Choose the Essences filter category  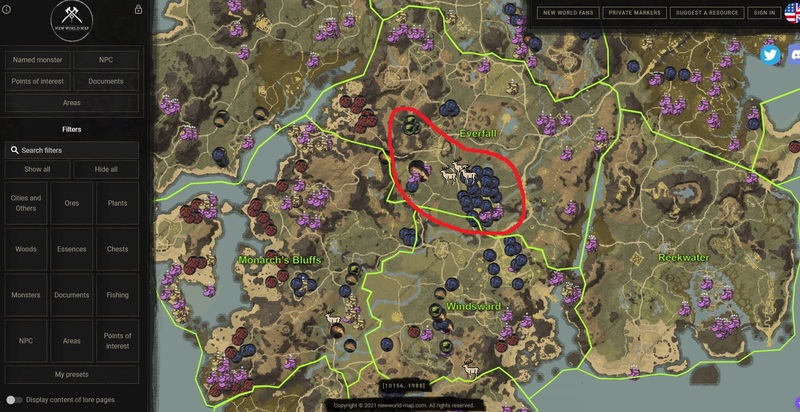point(72,249)
